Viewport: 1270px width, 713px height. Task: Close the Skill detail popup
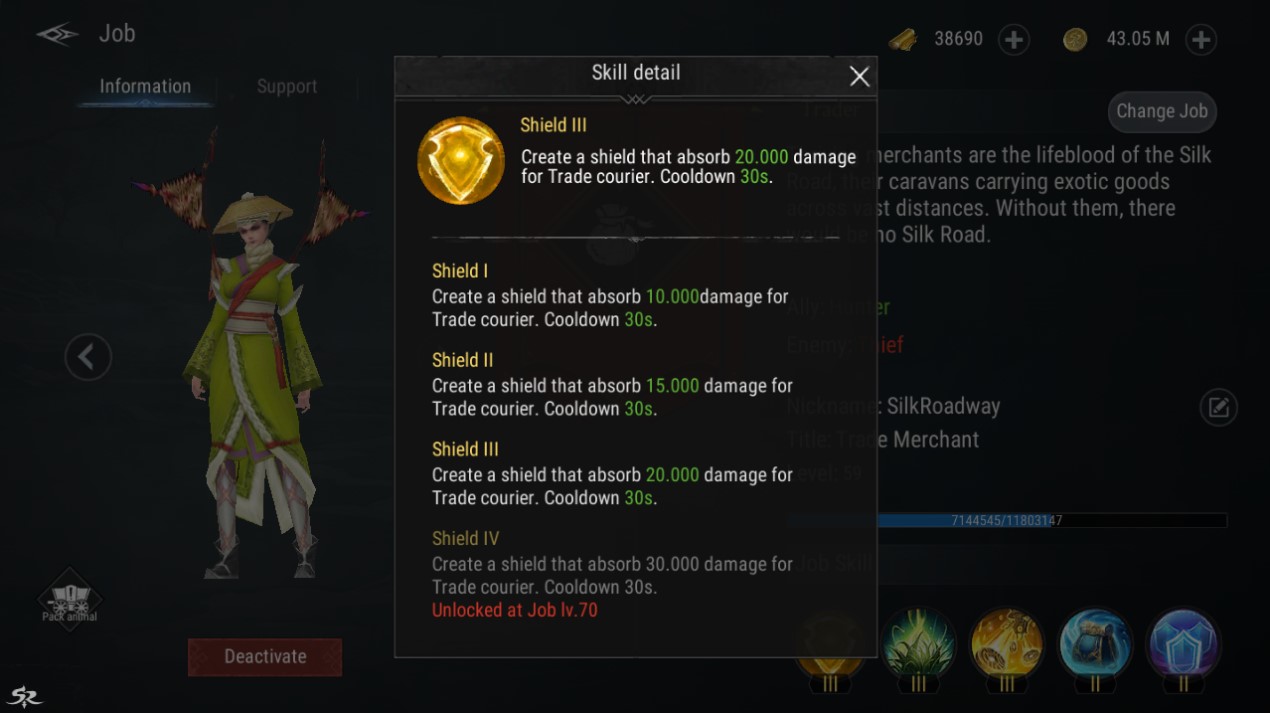859,76
